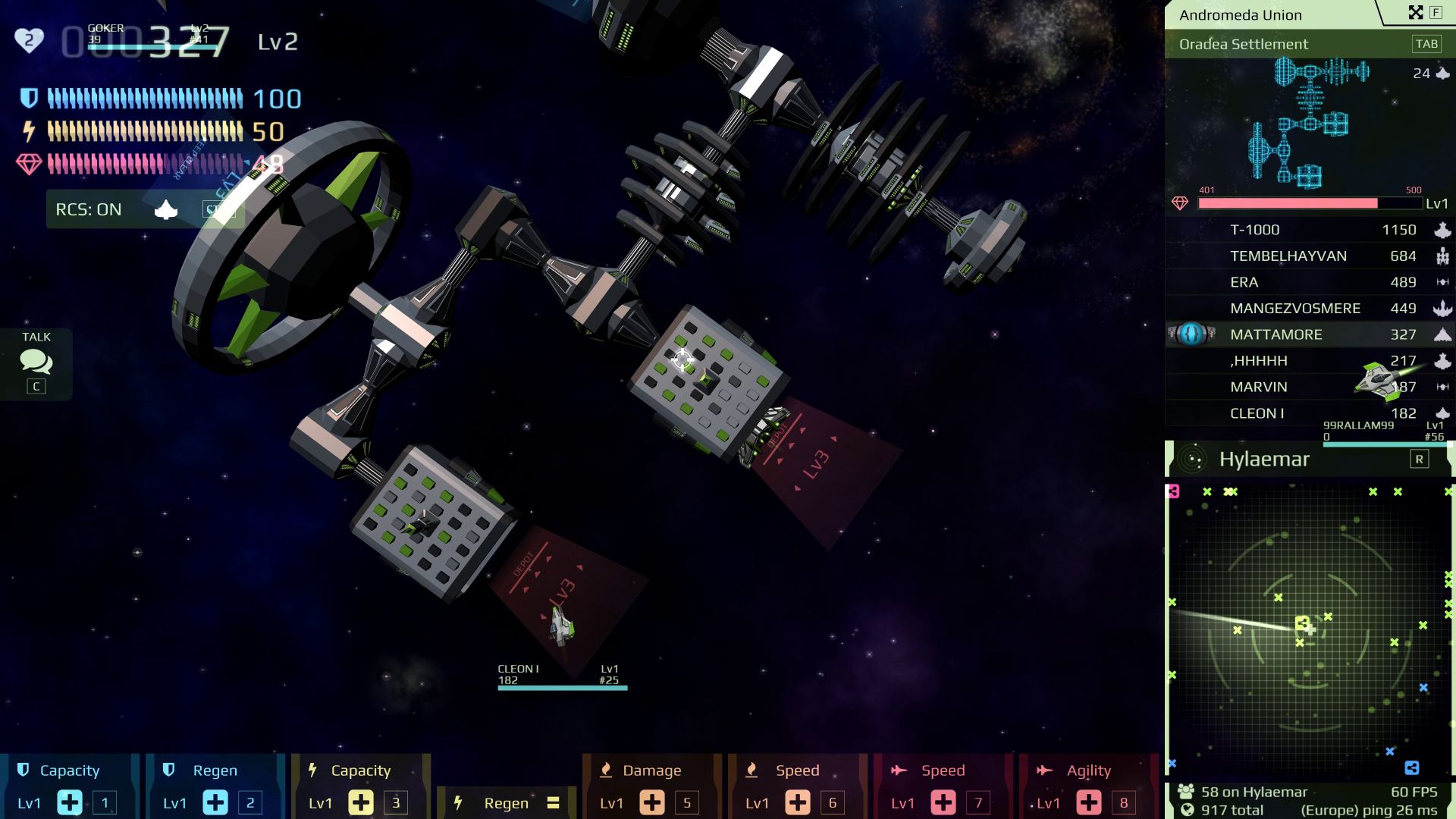
Task: Click the F key toggle on the Andromeda Union header
Action: 1437,12
